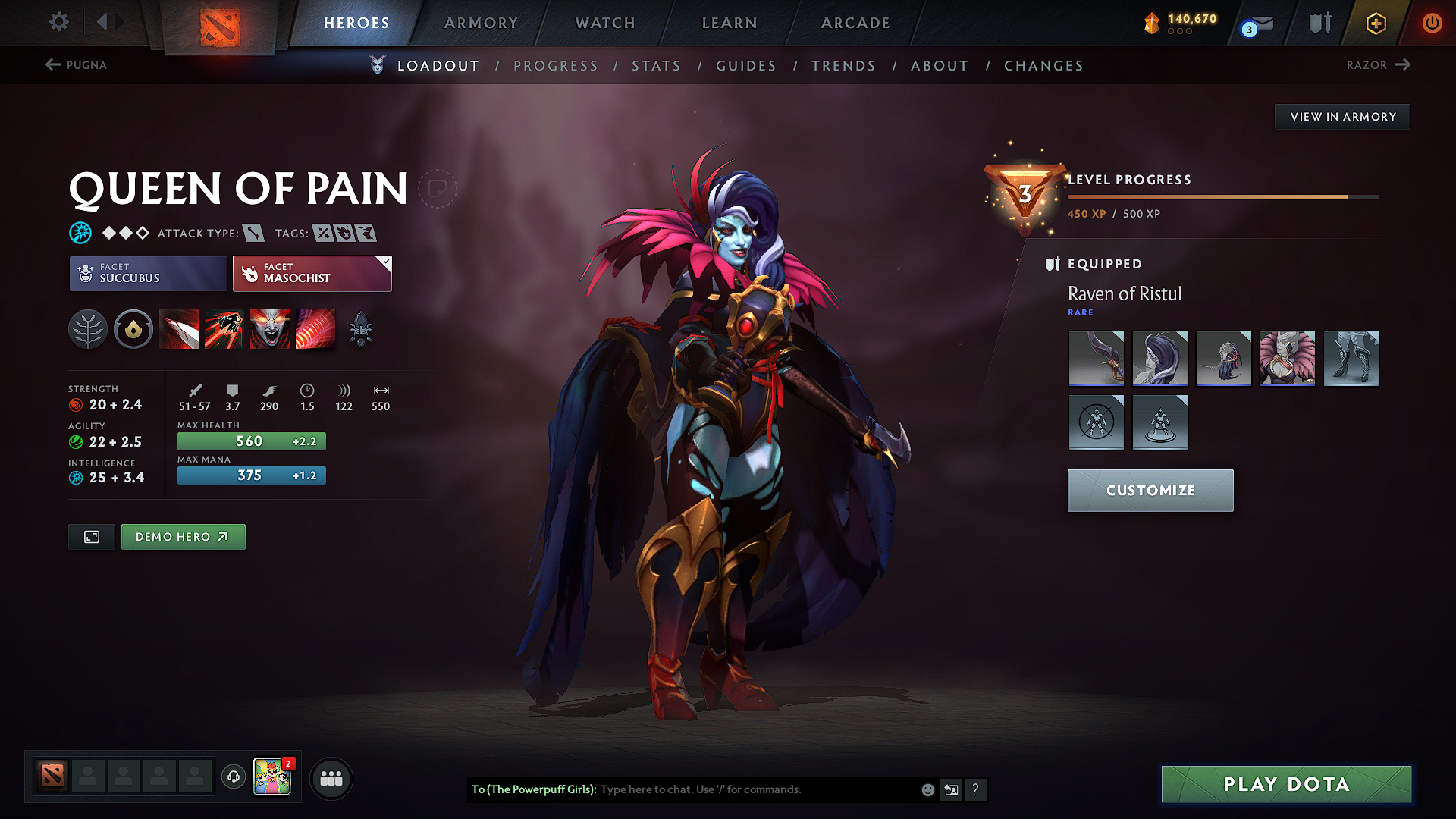
Task: View the Scream of Pain ability
Action: click(270, 328)
